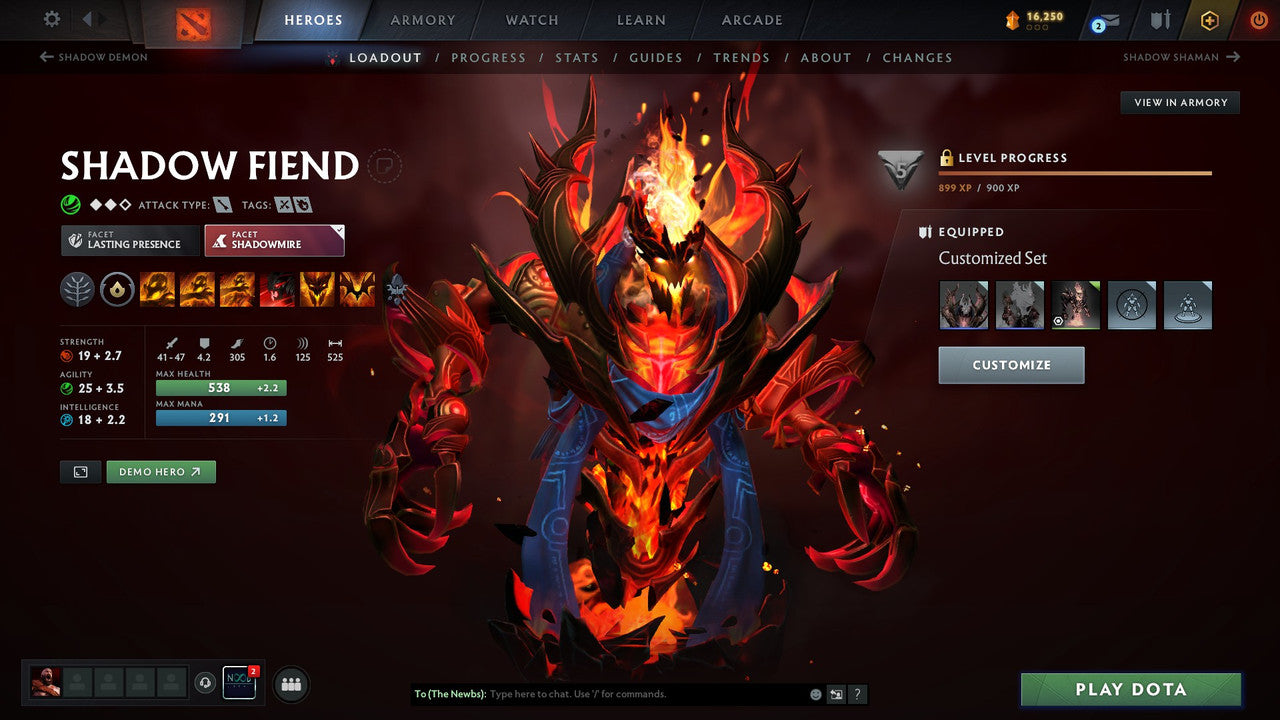Click View in Armory
Viewport: 1280px width, 720px height.
click(x=1179, y=102)
